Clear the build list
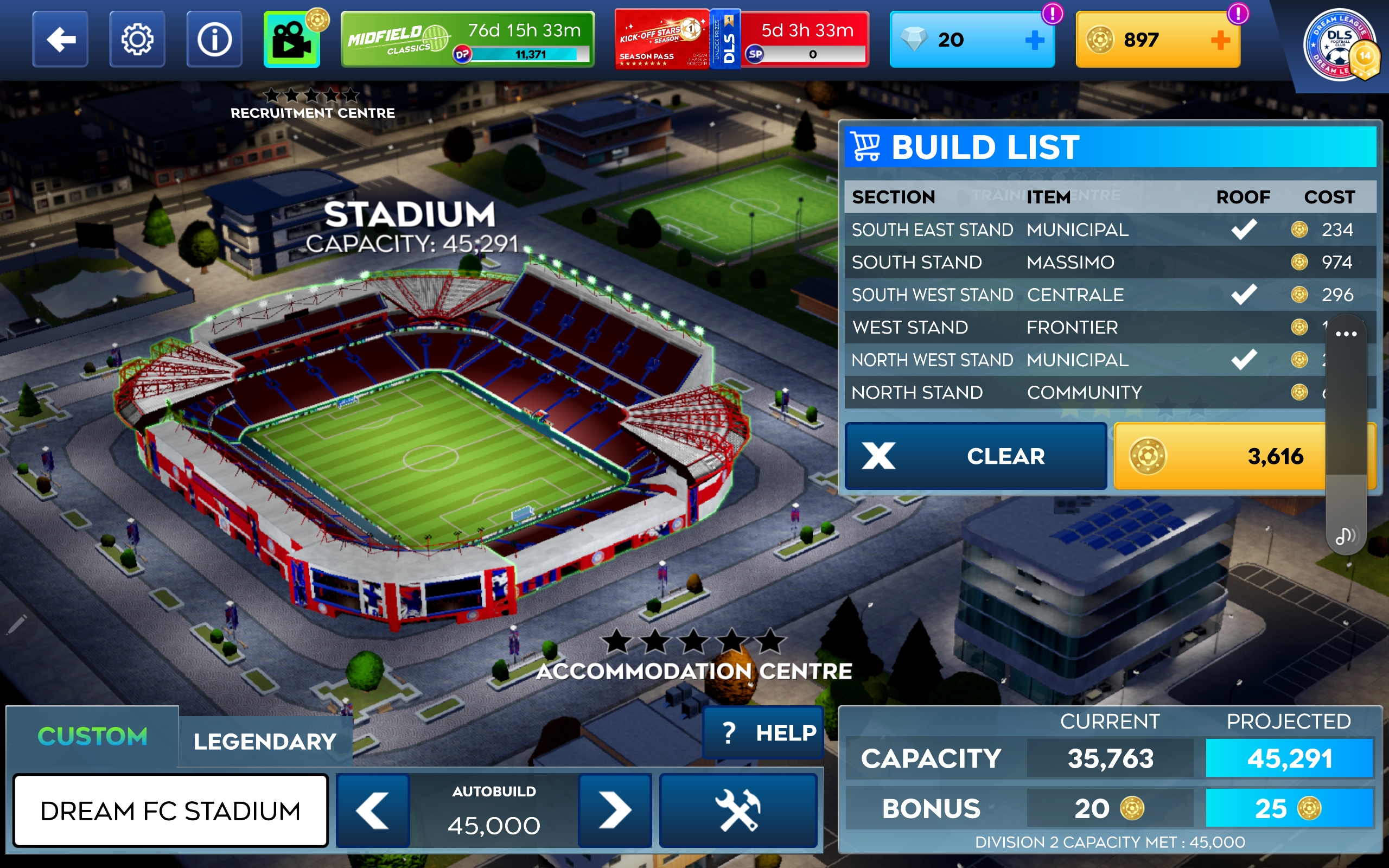The height and width of the screenshot is (868, 1389). coord(976,456)
